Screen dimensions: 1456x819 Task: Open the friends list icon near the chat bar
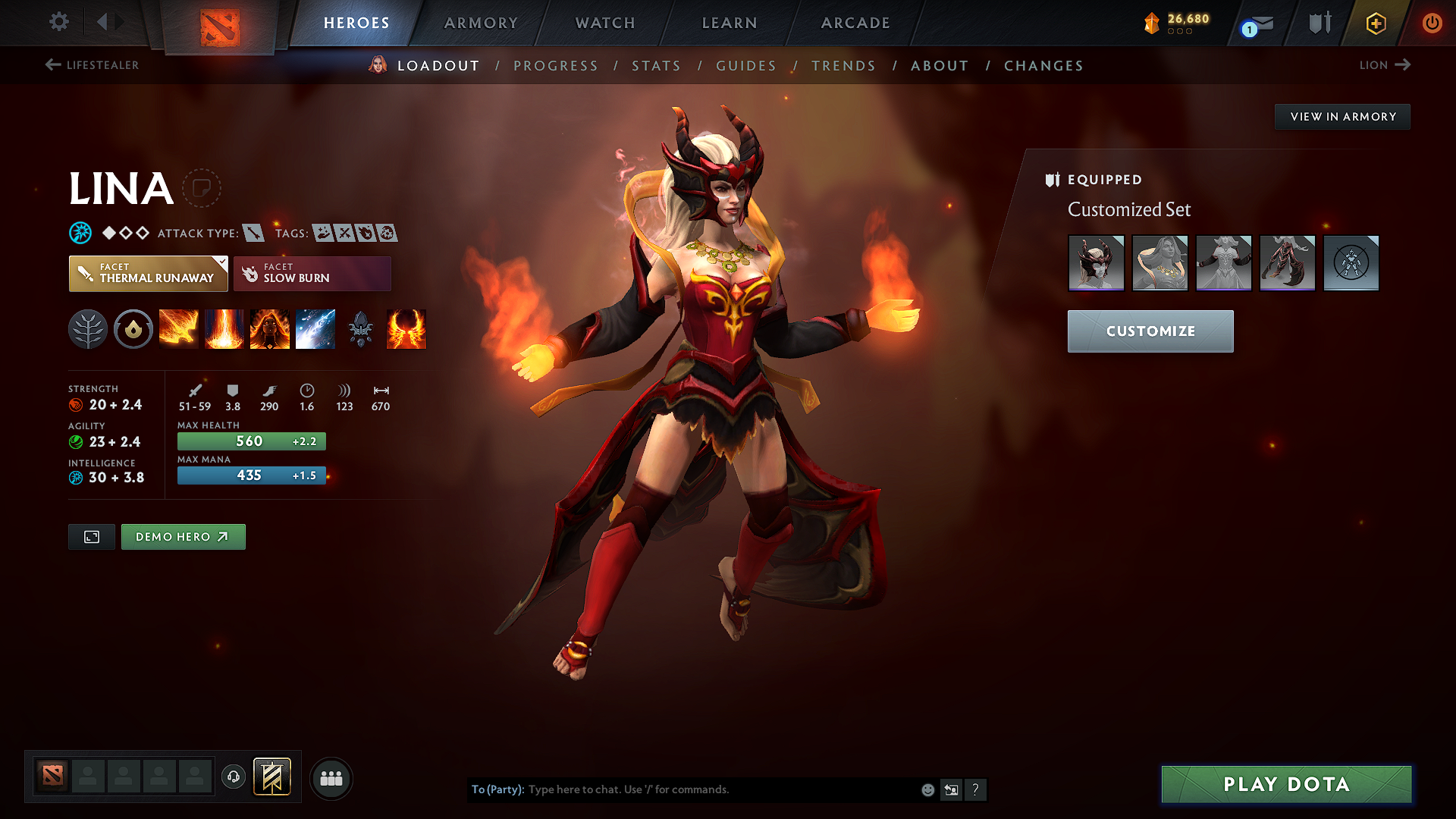coord(331,778)
